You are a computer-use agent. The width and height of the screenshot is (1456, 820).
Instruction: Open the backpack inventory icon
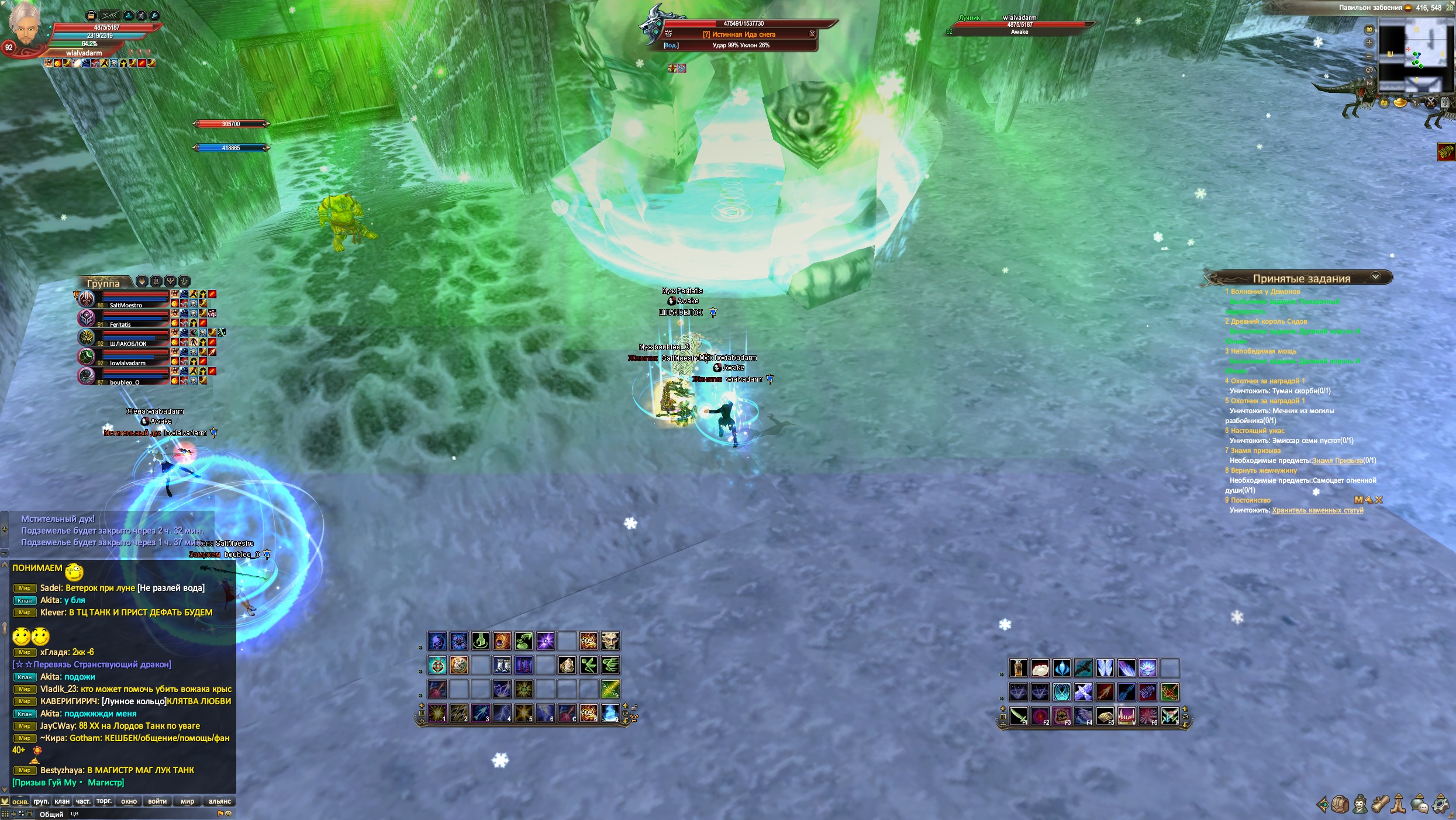(x=1340, y=804)
